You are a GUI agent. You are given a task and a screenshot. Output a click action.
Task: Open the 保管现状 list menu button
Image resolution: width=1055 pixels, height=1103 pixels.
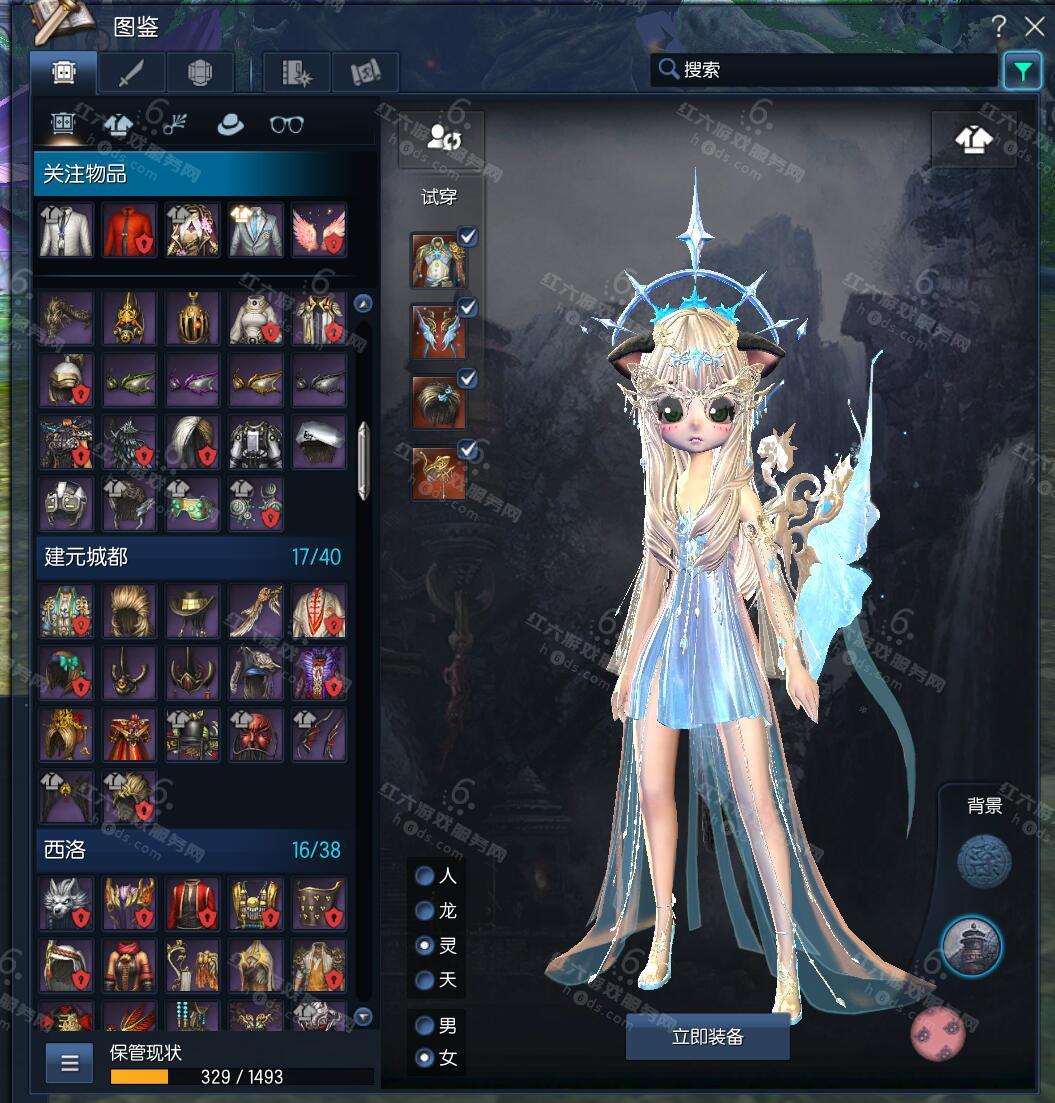69,1063
